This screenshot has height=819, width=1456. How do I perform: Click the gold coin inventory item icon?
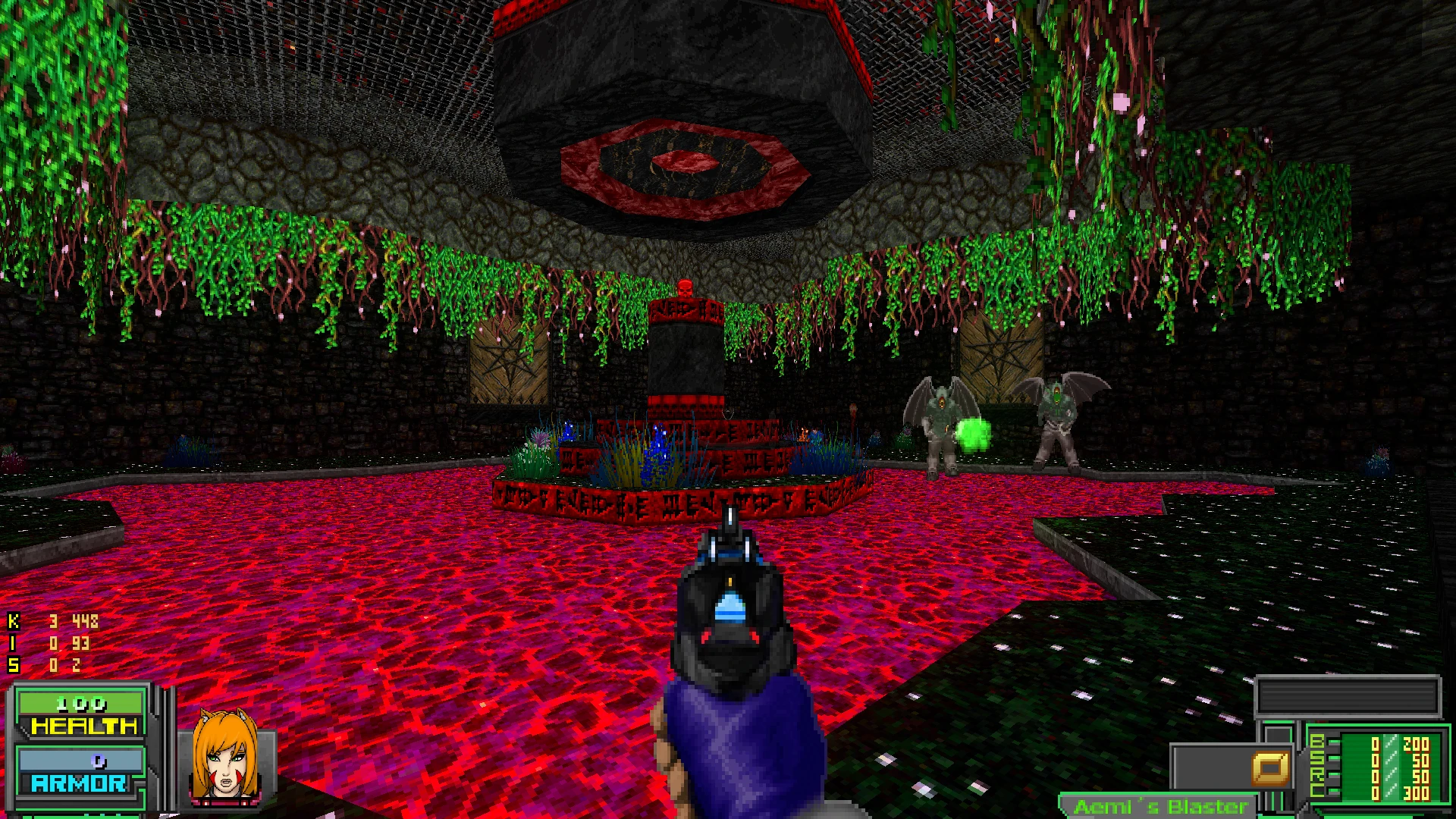pos(1270,768)
